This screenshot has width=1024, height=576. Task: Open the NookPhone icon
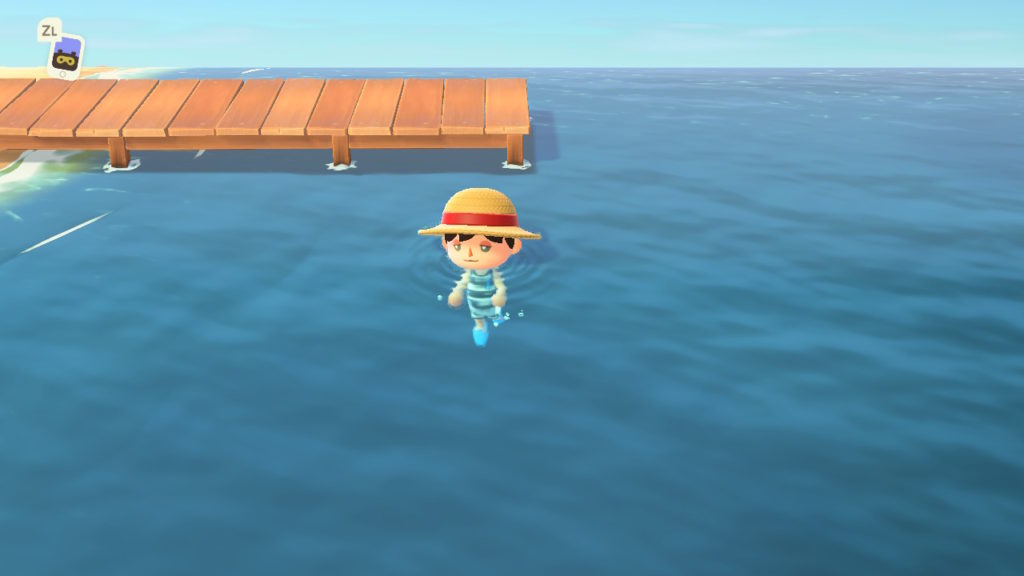point(66,56)
